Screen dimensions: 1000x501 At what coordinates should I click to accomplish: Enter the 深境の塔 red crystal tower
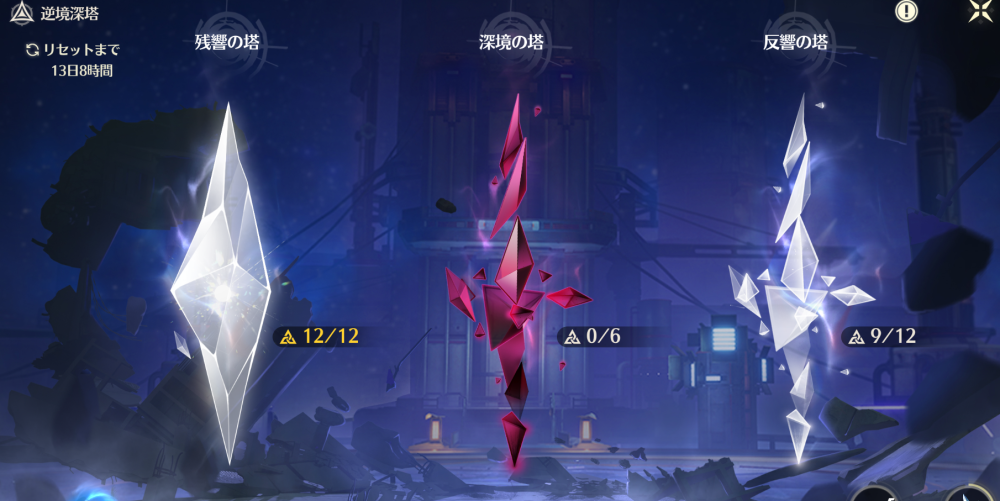click(x=515, y=290)
